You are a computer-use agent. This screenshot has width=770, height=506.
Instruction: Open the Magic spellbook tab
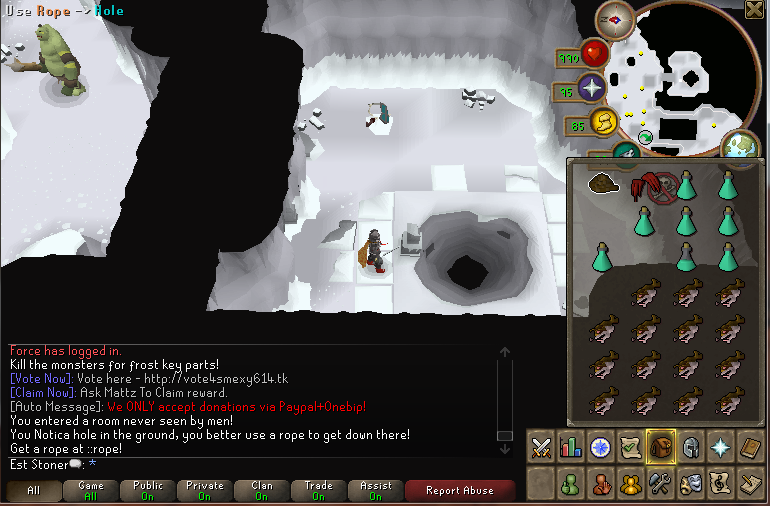[751, 447]
